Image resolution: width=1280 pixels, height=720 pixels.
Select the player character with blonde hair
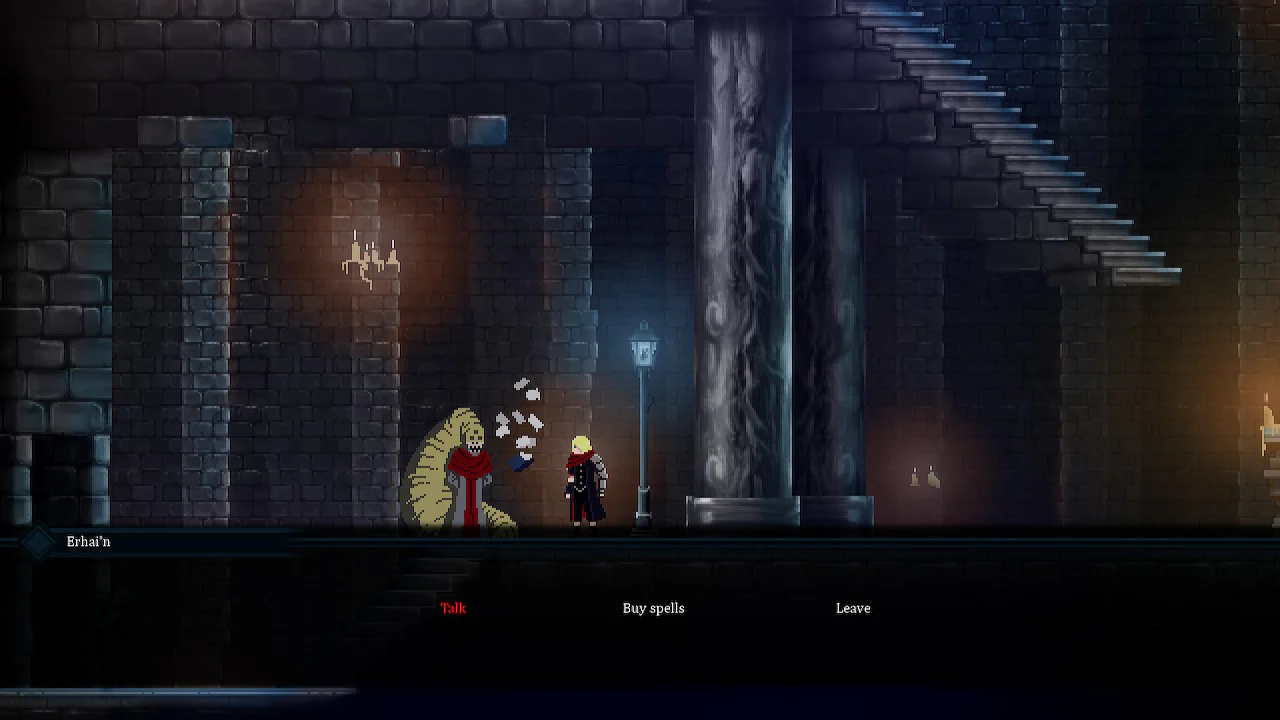[x=583, y=480]
